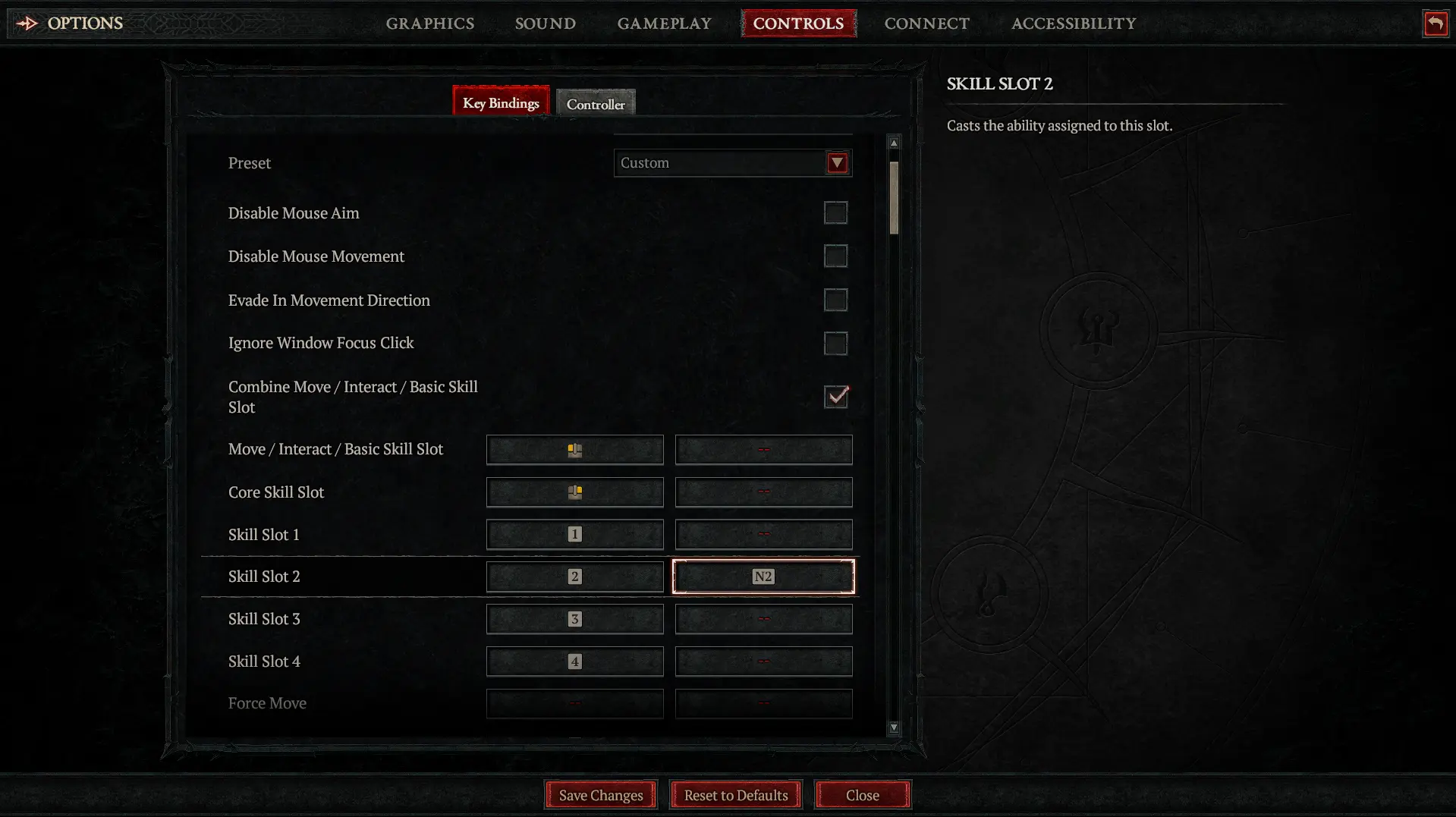
Task: Switch to the Controller sub-tab
Action: click(x=596, y=104)
